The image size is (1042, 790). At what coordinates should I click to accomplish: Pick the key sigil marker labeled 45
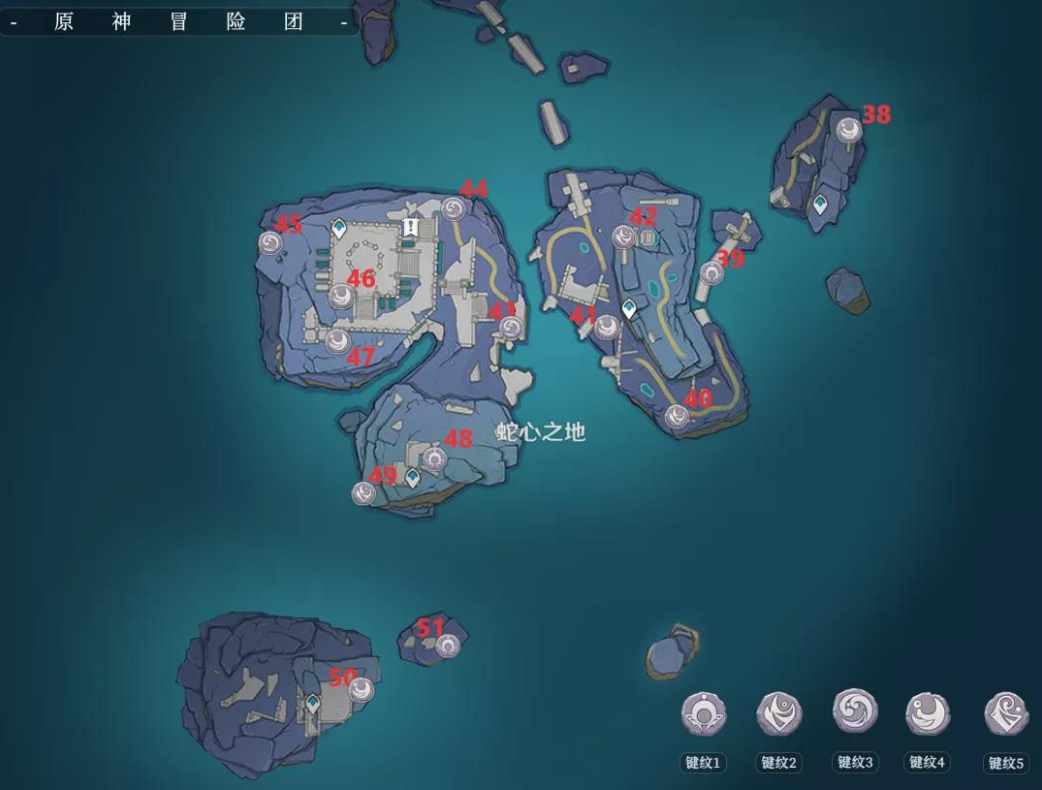click(x=270, y=242)
